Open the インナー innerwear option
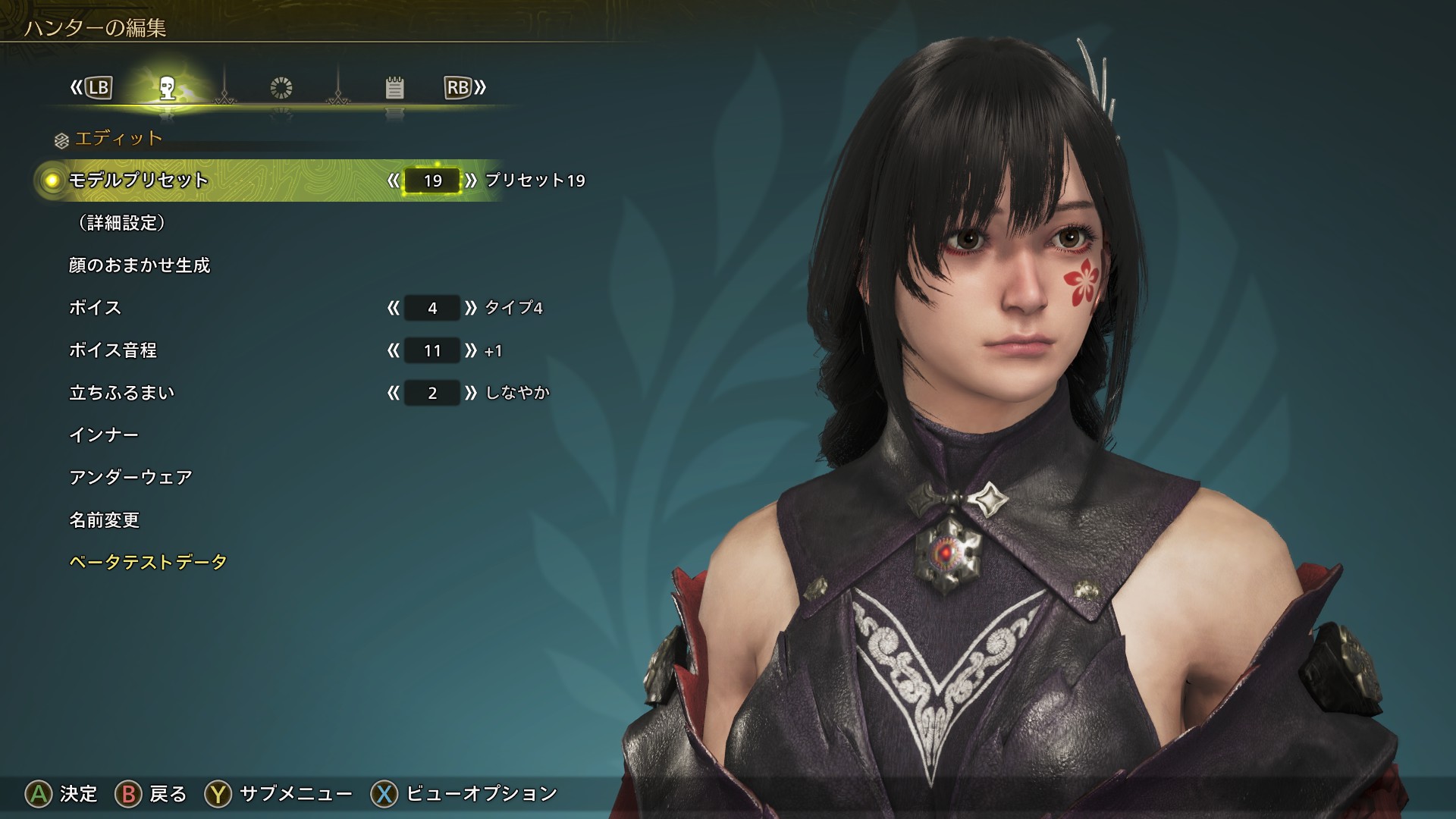This screenshot has width=1456, height=819. tap(104, 435)
